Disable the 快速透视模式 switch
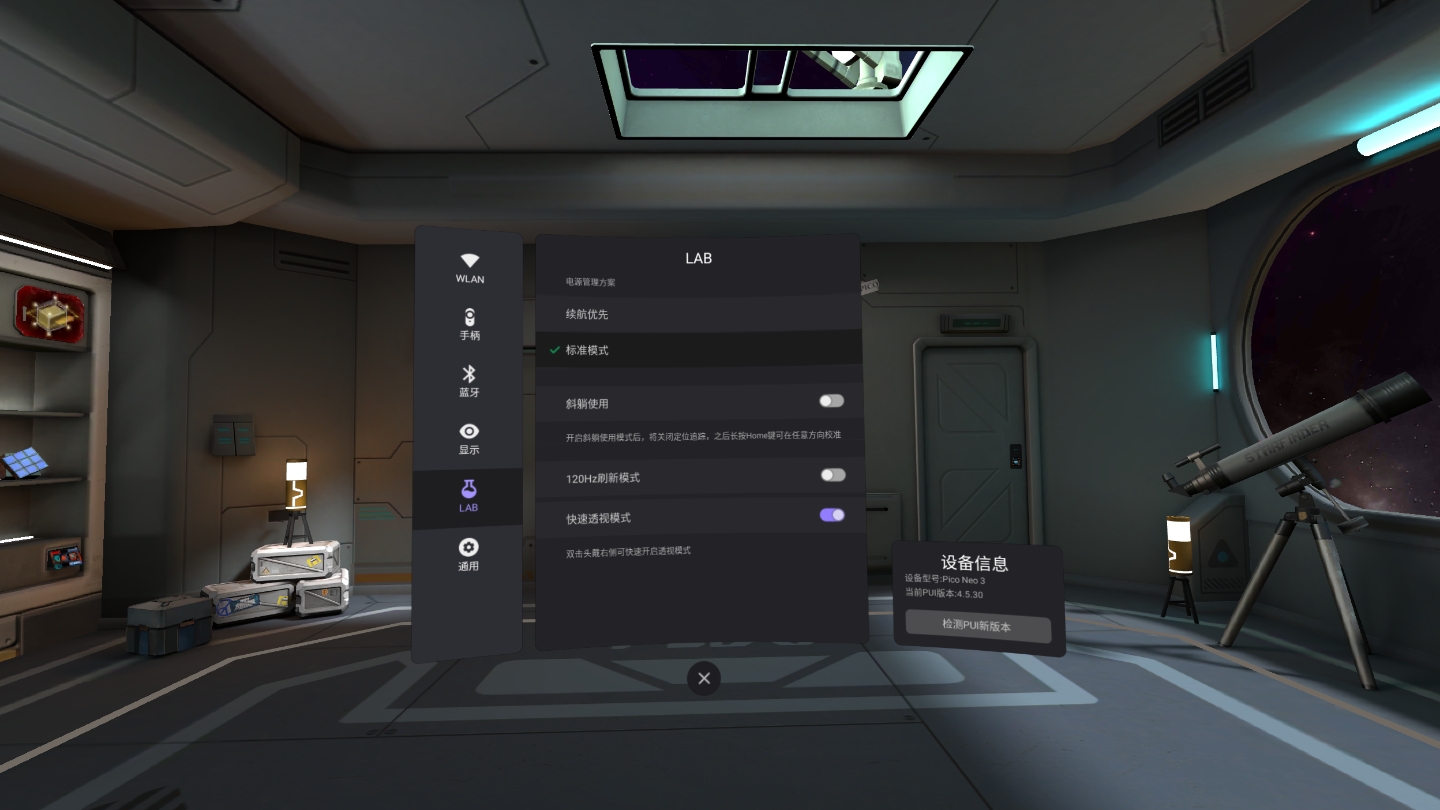This screenshot has height=810, width=1440. [x=830, y=514]
